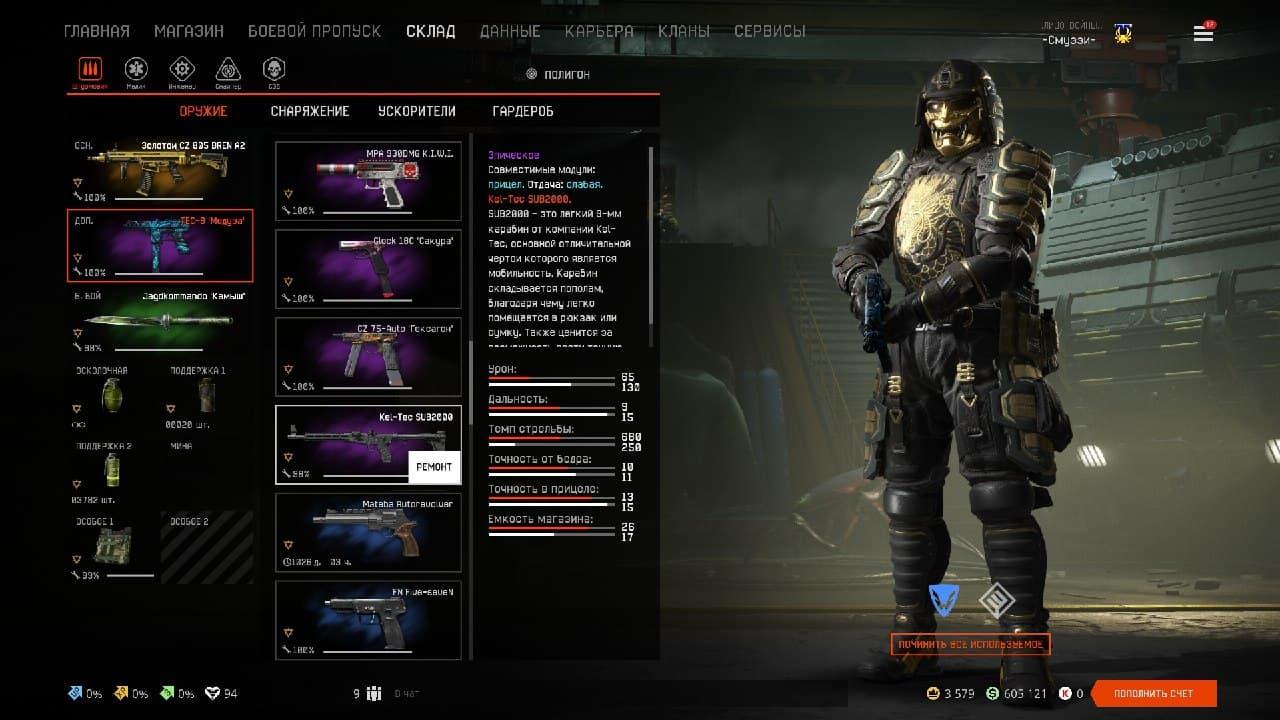Screen dimensions: 1280x720
Task: Switch to the Ускорители boosters tab
Action: [x=416, y=111]
